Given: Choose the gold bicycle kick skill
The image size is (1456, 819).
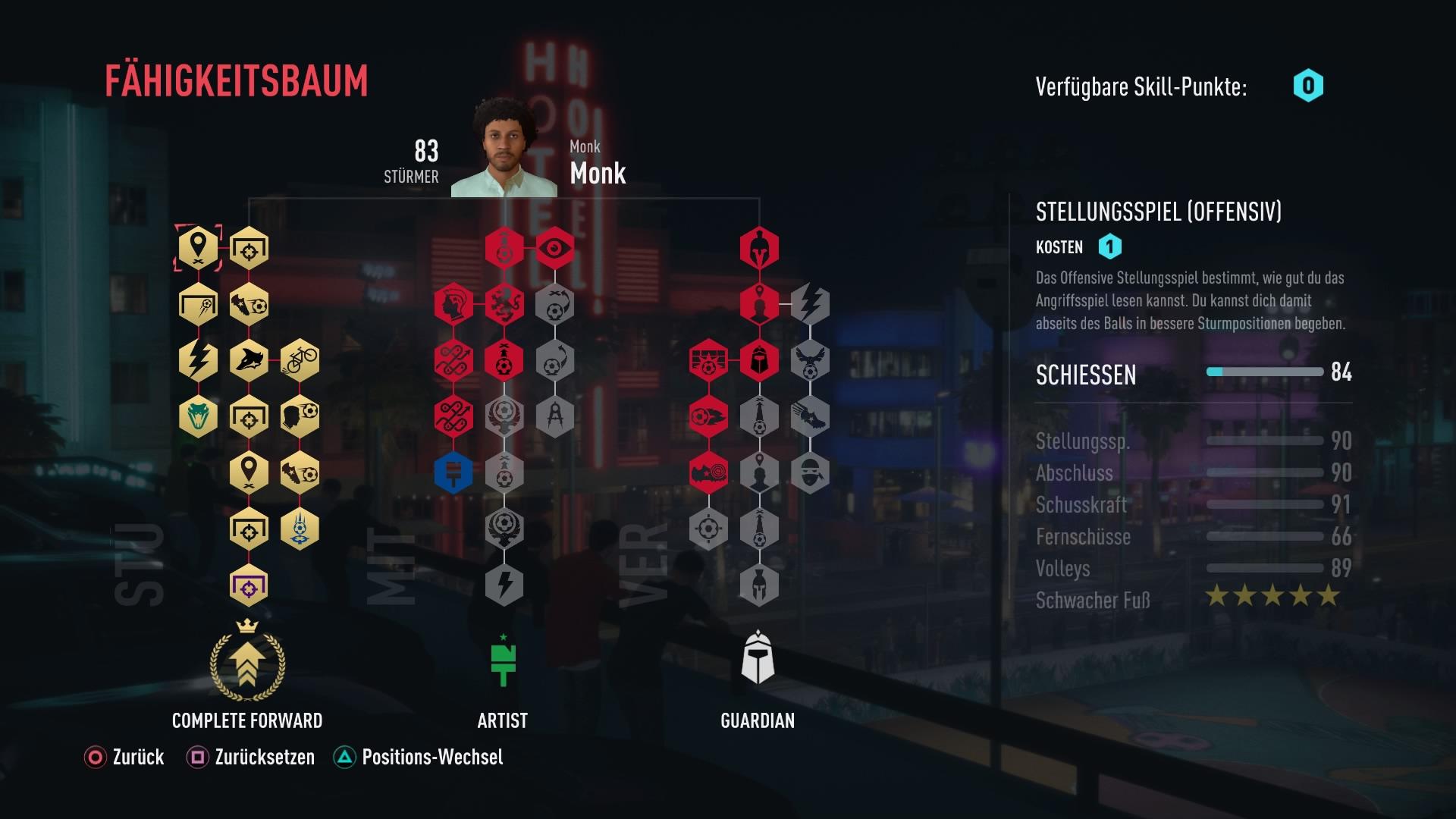Looking at the screenshot, I should coord(300,359).
